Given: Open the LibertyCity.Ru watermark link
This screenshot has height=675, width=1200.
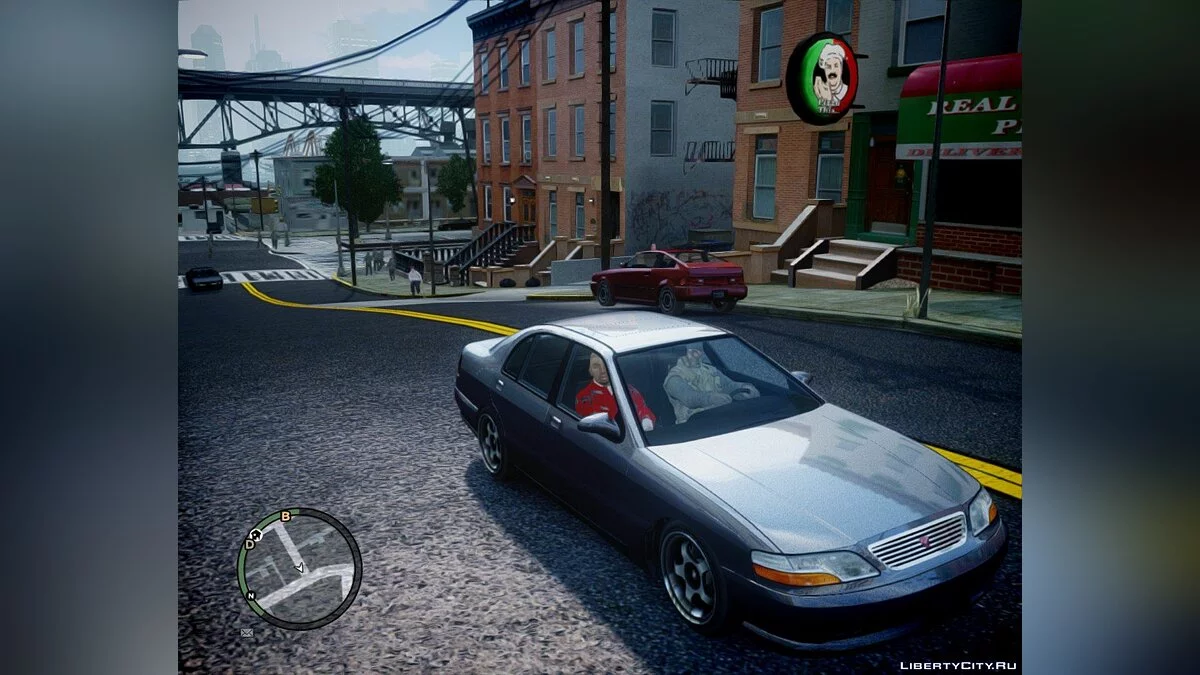Looking at the screenshot, I should coord(958,665).
